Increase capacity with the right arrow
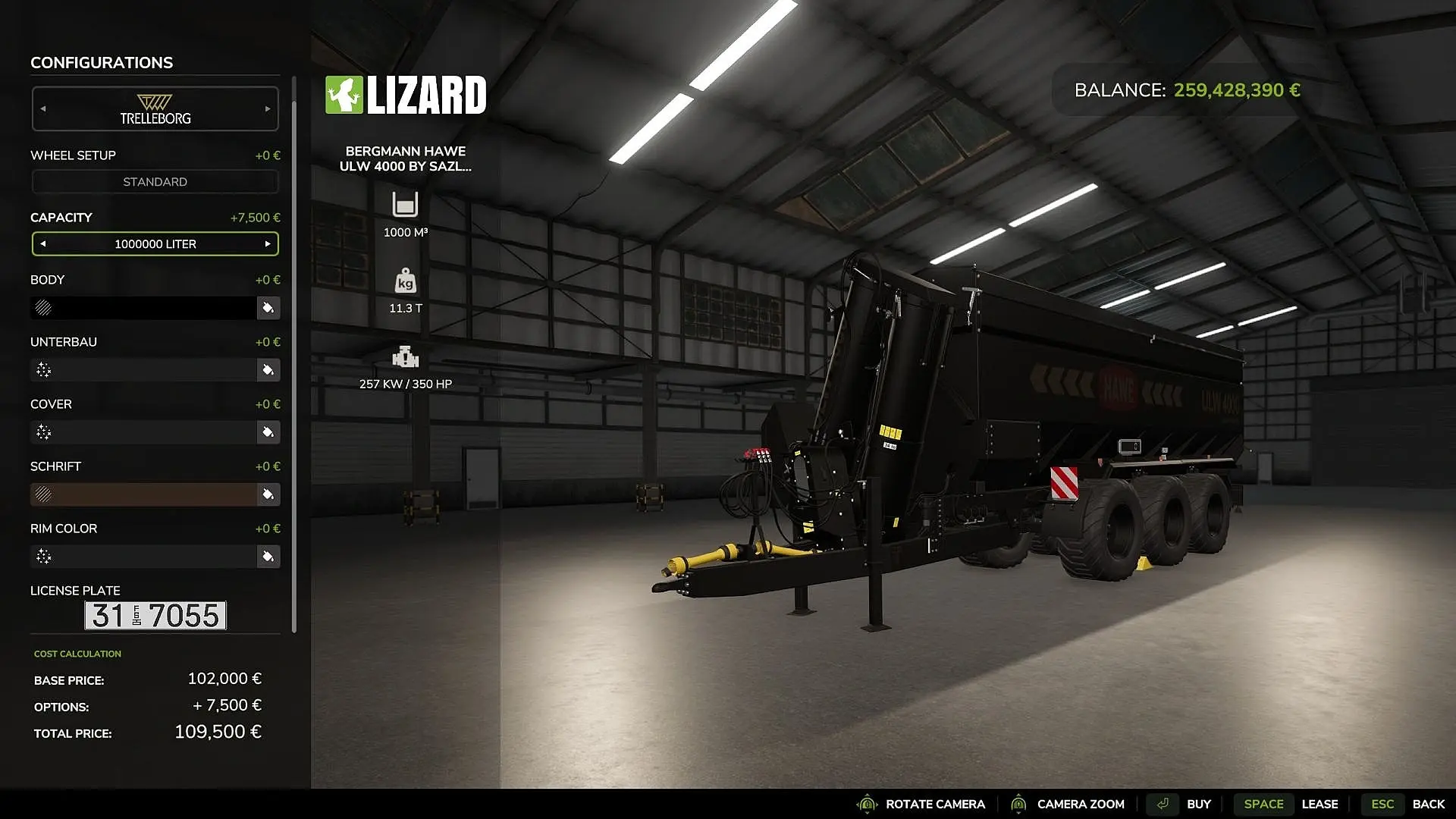The height and width of the screenshot is (819, 1456). (268, 244)
